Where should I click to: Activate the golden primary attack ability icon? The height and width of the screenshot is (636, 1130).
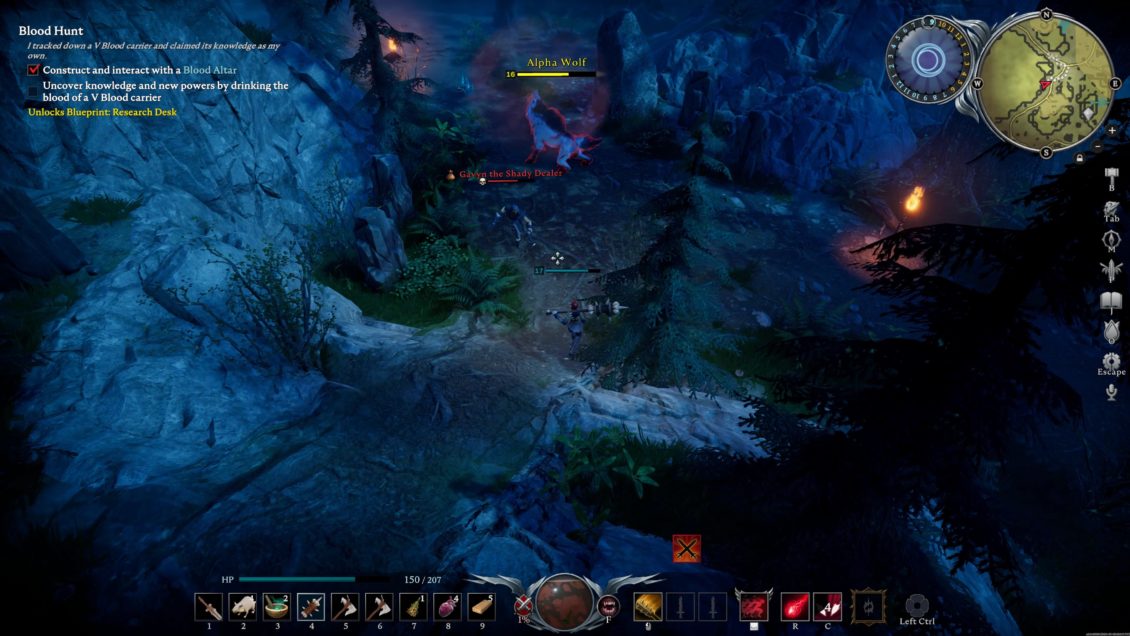(648, 606)
